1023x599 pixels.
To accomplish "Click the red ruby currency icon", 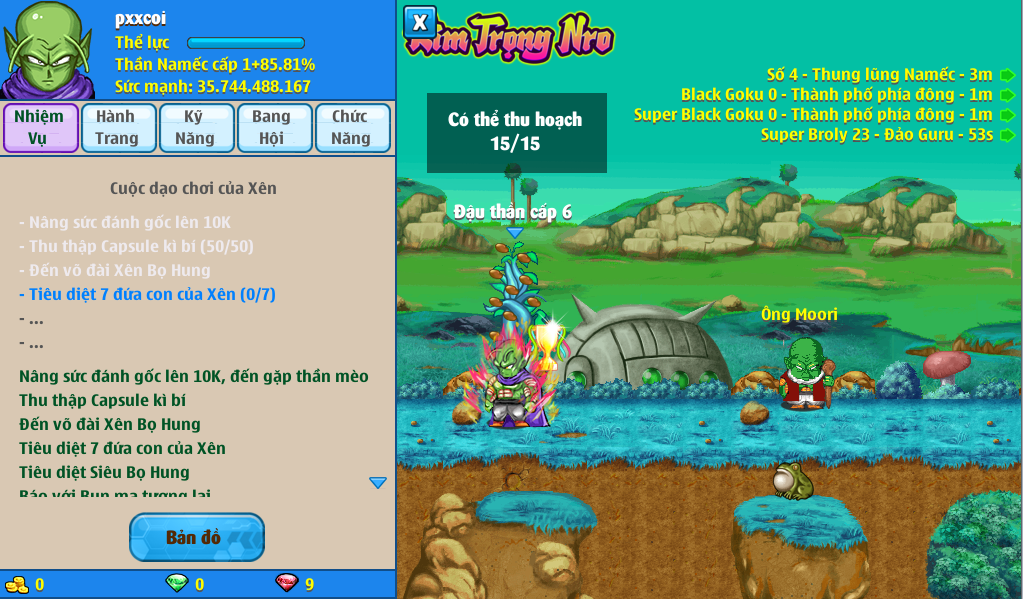I will pos(286,583).
